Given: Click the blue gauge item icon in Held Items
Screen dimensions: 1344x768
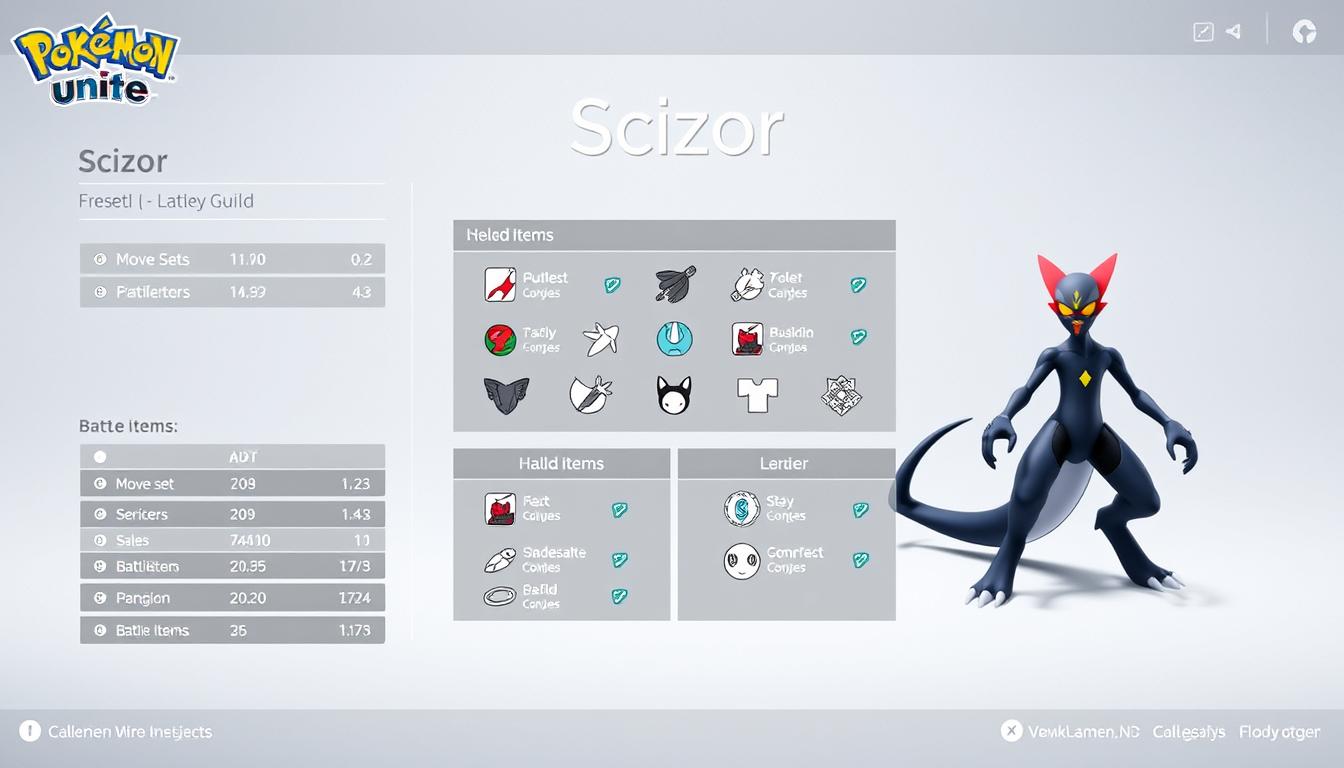Looking at the screenshot, I should (x=676, y=338).
